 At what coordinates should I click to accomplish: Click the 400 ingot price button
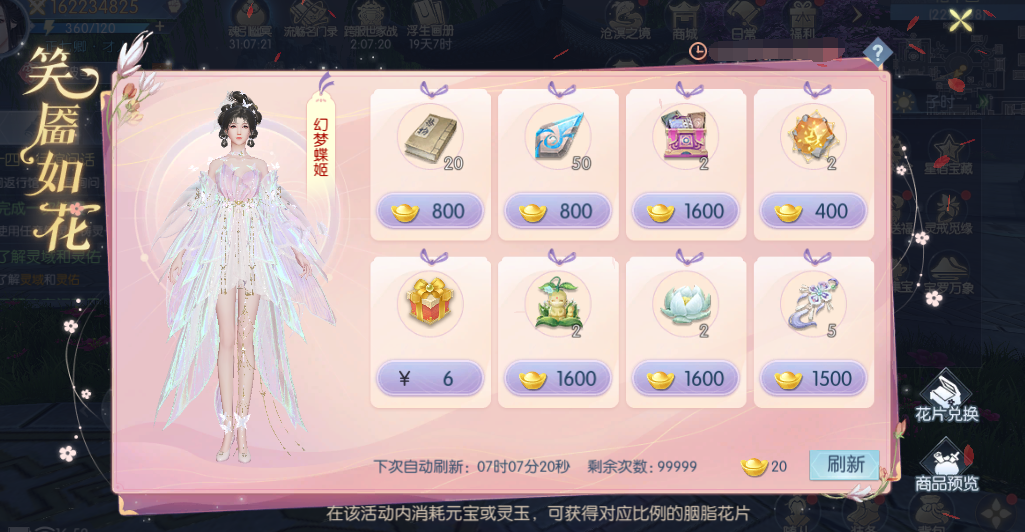click(x=814, y=211)
